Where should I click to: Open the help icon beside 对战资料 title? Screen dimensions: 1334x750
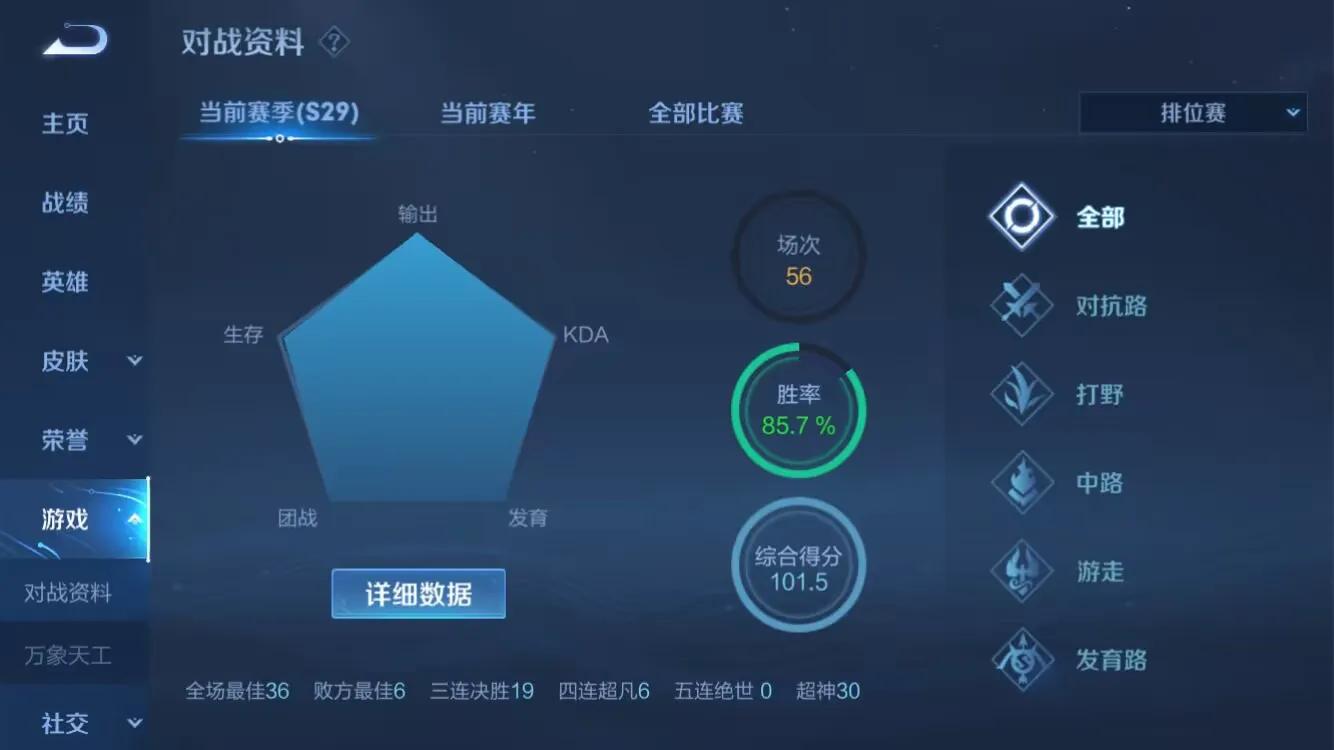(334, 41)
